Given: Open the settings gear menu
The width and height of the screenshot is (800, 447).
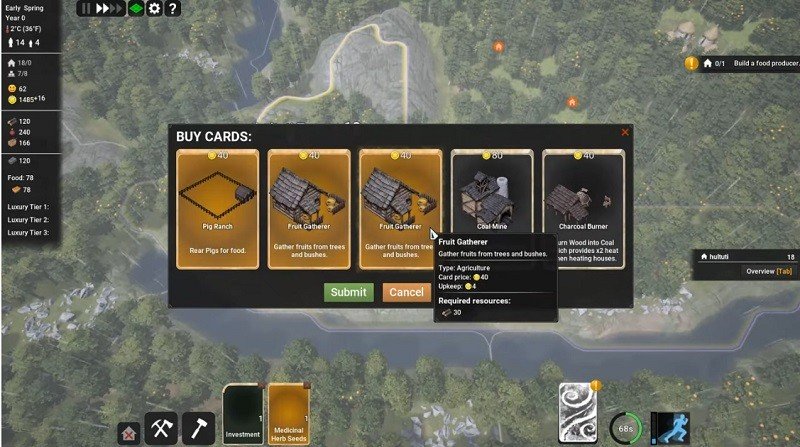Looking at the screenshot, I should point(154,8).
